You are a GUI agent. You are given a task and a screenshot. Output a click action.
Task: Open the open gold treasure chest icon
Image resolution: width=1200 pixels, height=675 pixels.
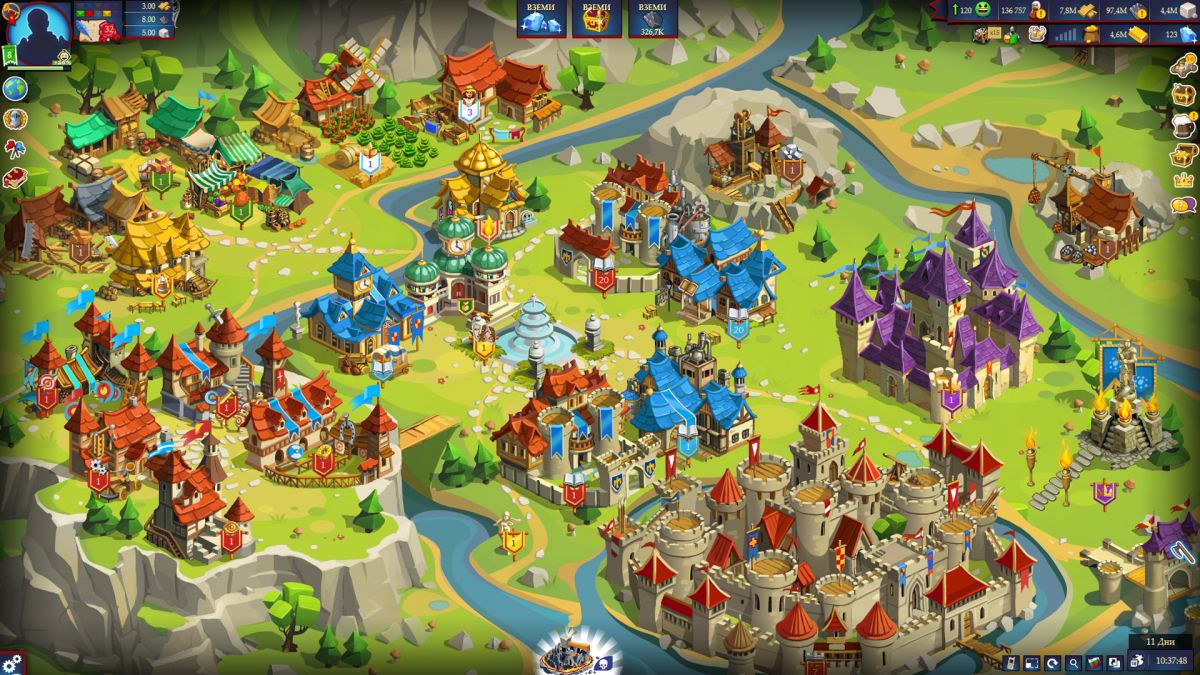[1183, 154]
